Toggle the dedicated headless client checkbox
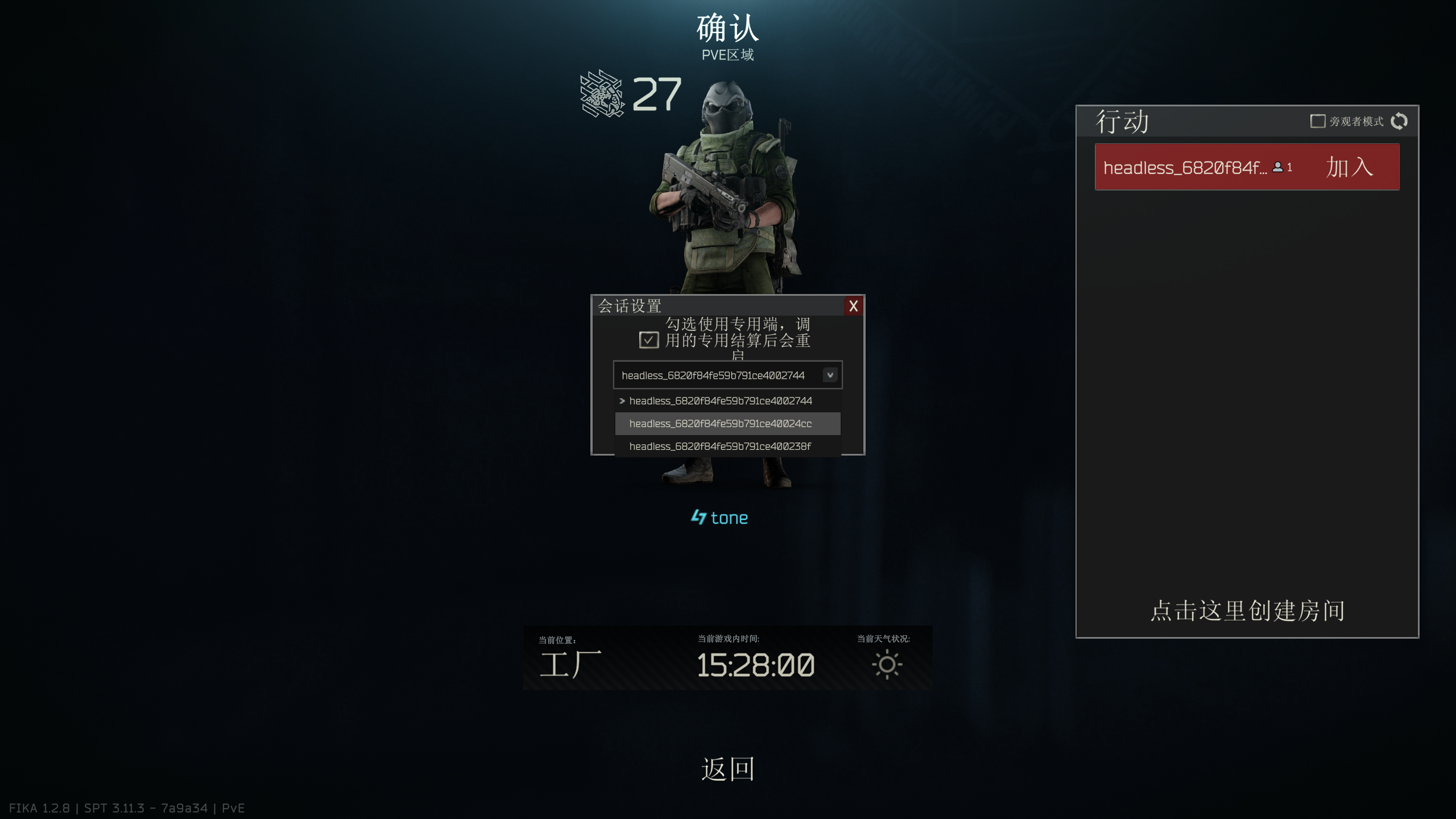1456x819 pixels. (x=648, y=340)
